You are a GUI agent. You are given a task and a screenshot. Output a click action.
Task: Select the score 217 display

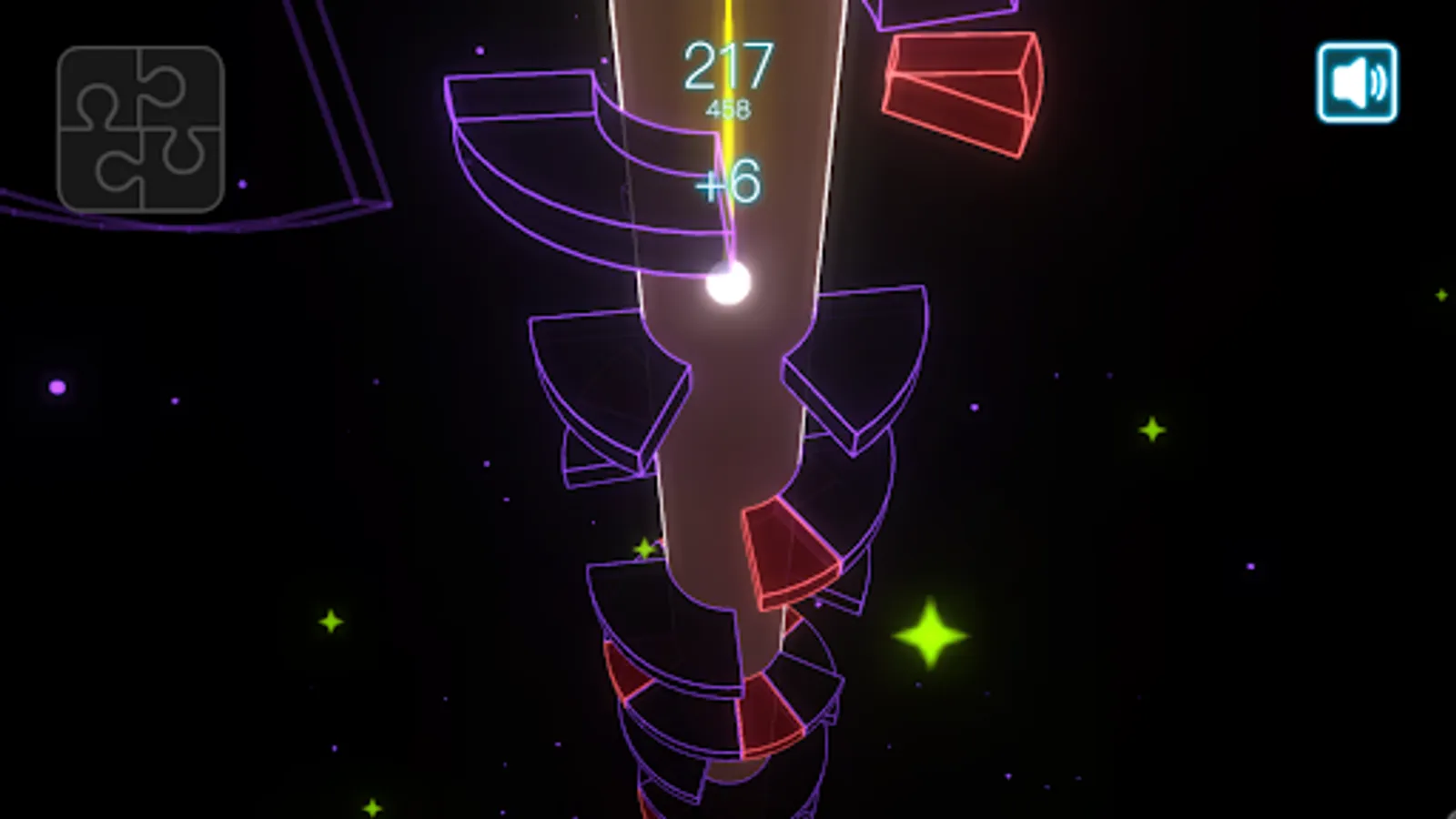728,66
